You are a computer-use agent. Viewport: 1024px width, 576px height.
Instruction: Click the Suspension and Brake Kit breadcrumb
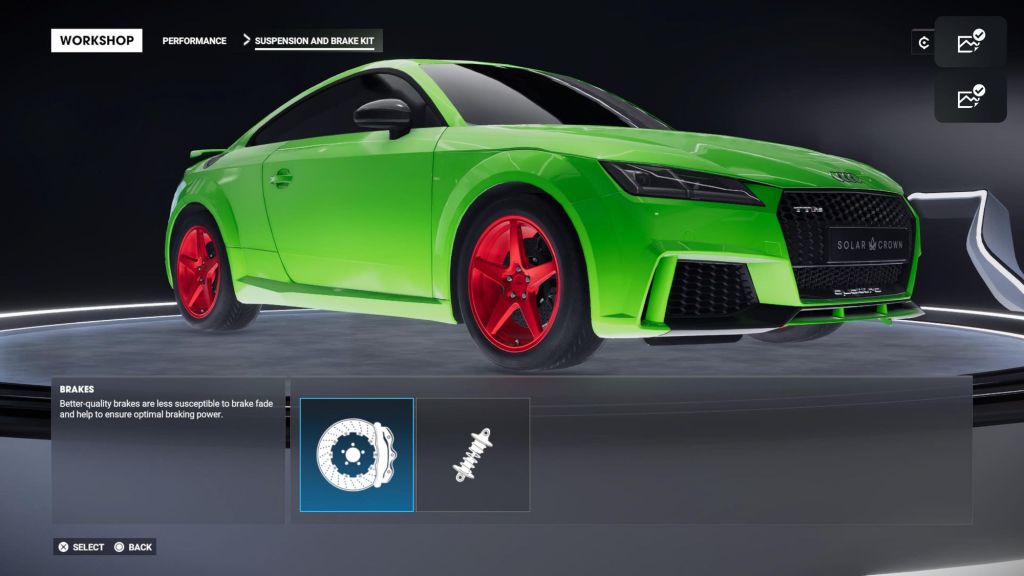[x=315, y=41]
